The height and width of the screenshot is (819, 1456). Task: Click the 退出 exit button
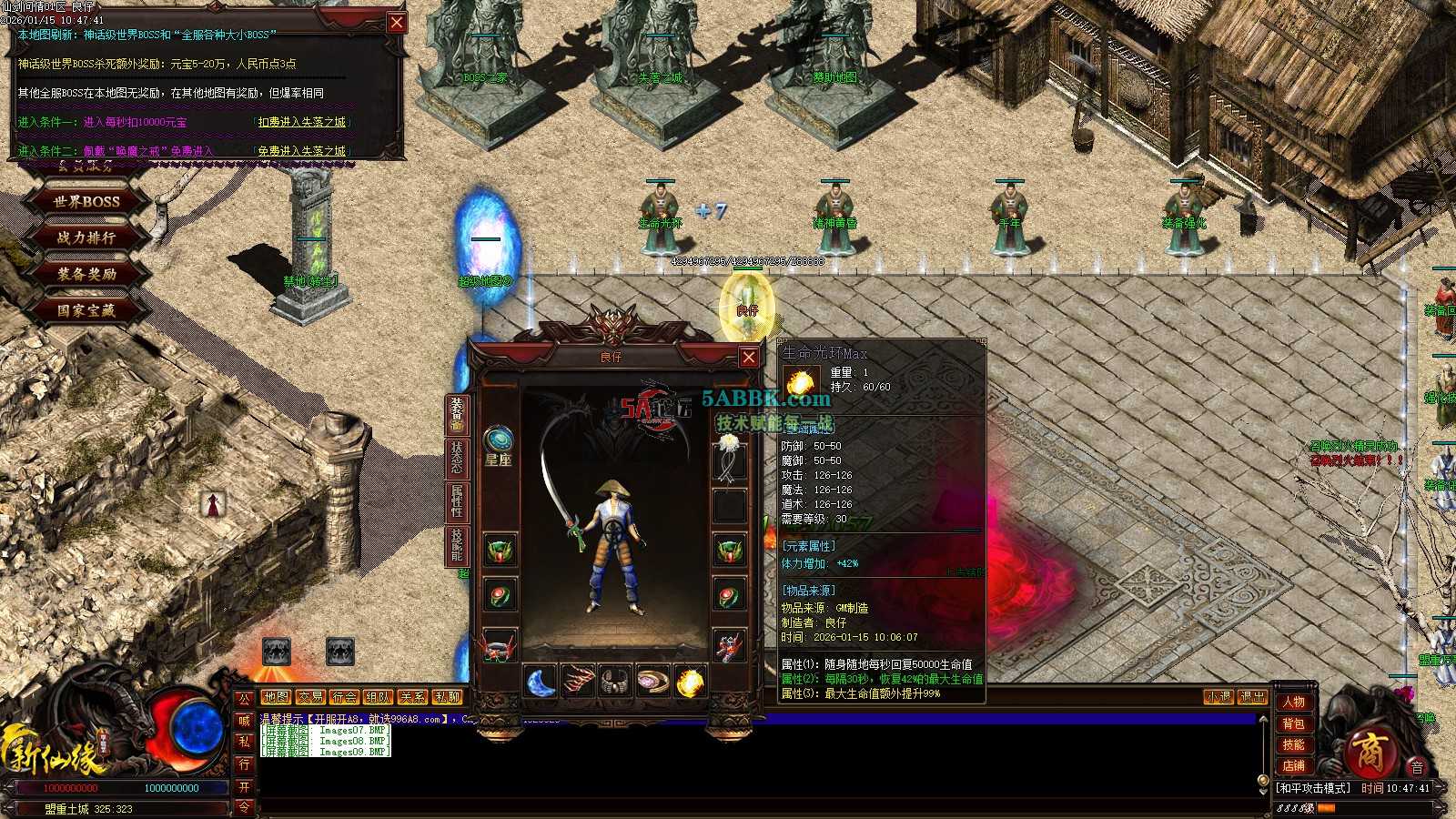(x=1252, y=697)
